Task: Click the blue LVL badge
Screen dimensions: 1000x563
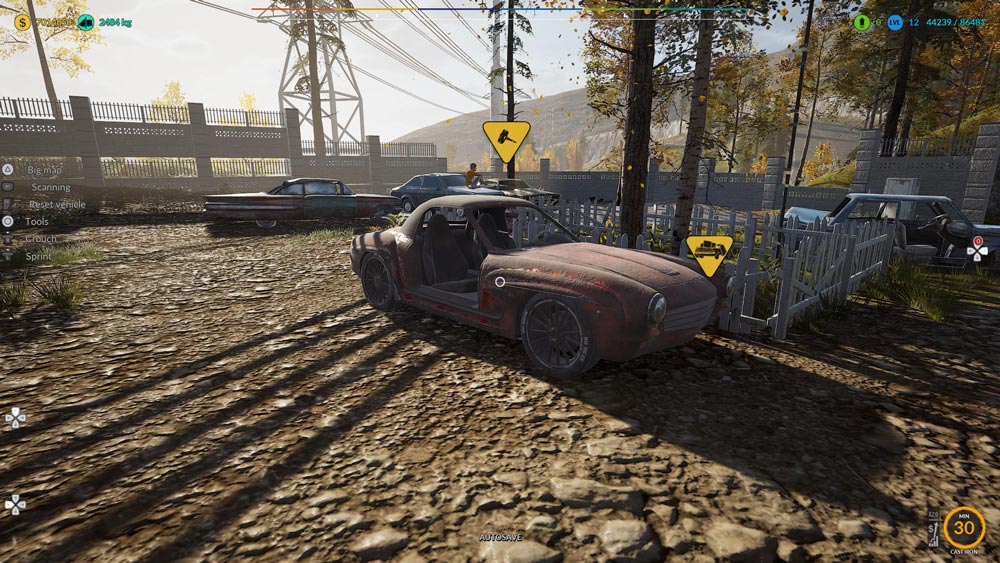Action: (895, 22)
